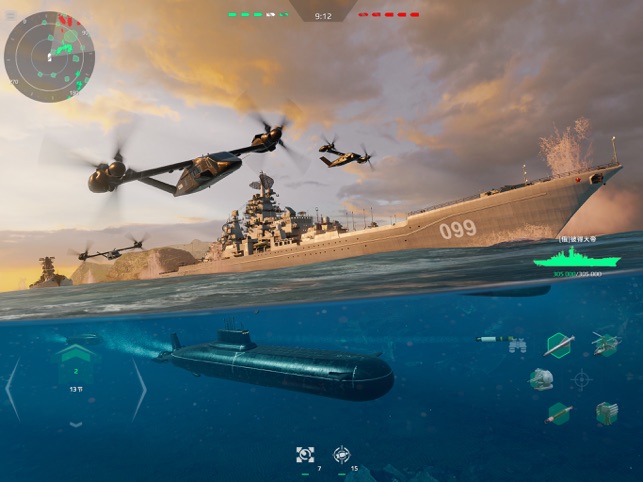Tap the crosshair aim button
The height and width of the screenshot is (482, 643).
tap(582, 380)
